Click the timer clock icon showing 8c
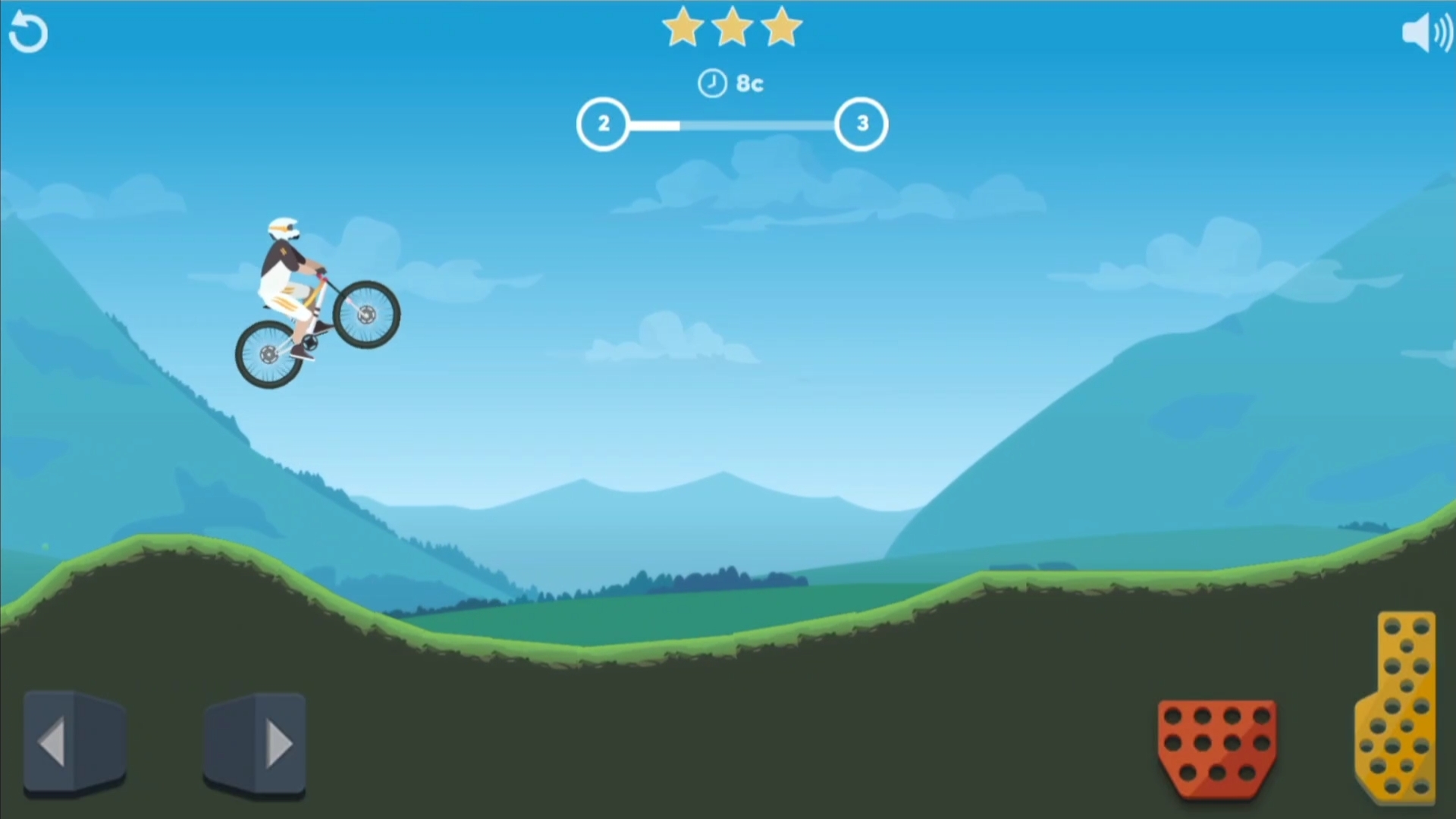Screen dimensions: 1456x819 point(711,83)
